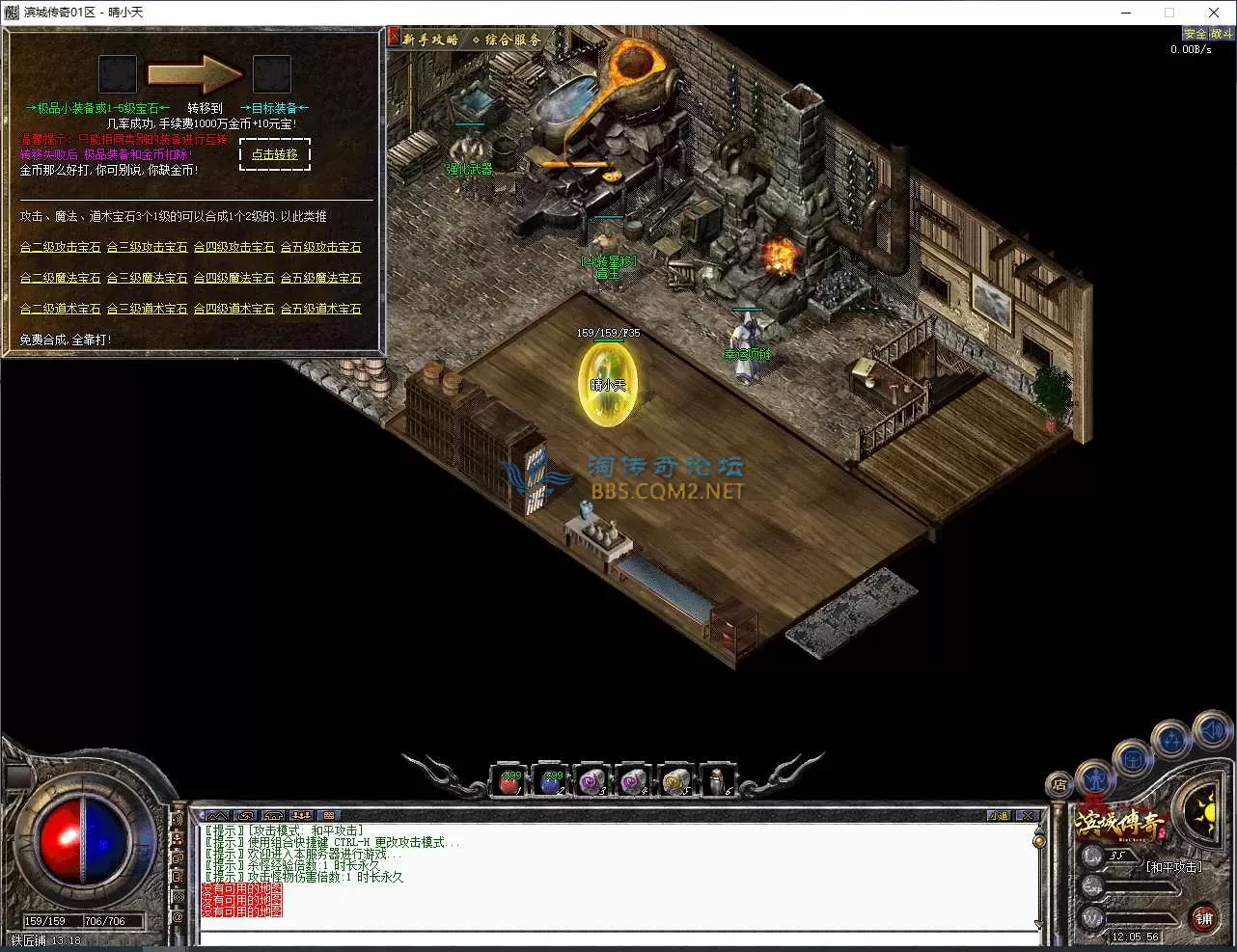Use the yellow scroll in hotbar slot 5
The image size is (1237, 952).
tap(674, 781)
